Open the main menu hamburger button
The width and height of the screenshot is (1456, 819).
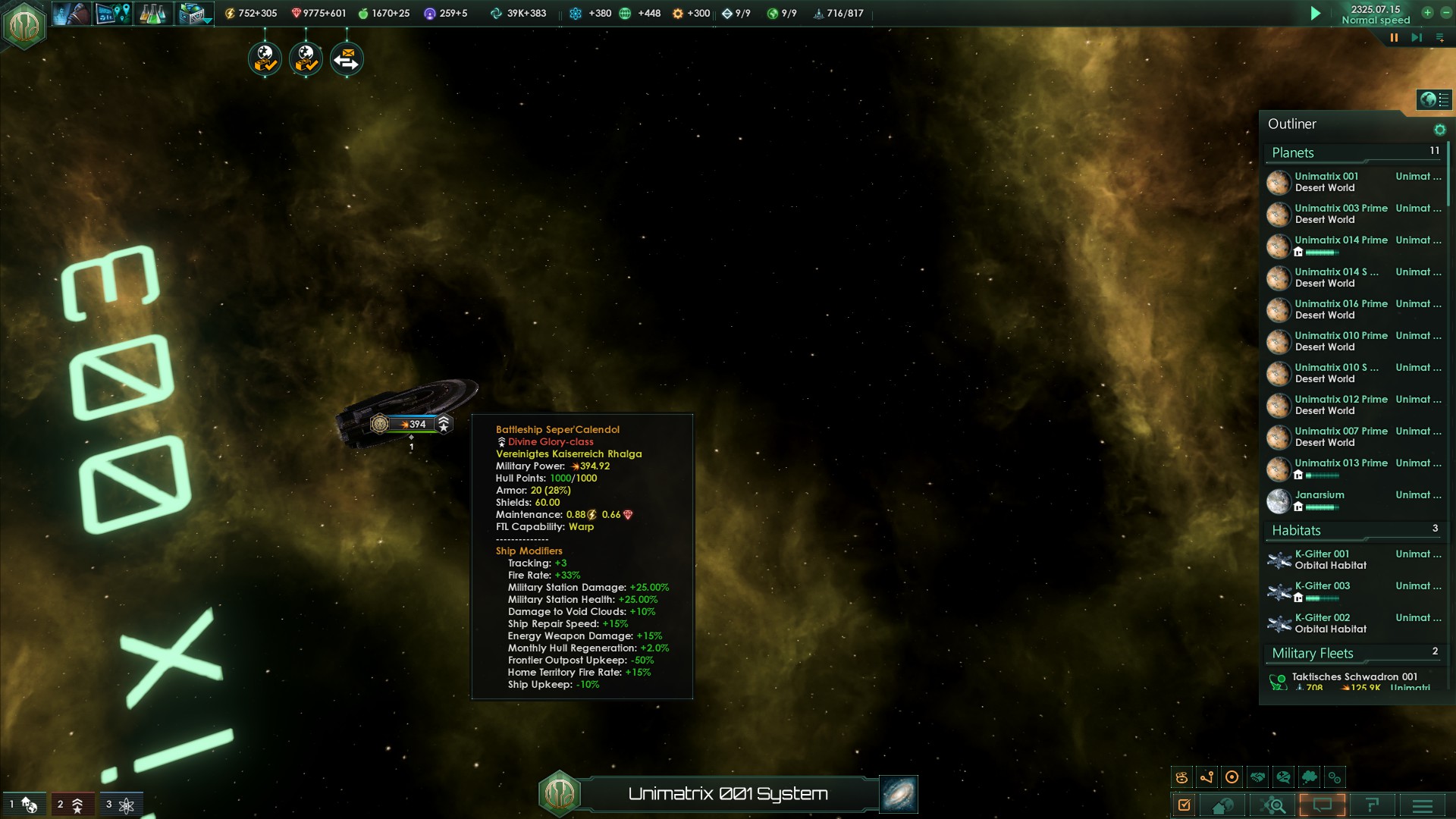pyautogui.click(x=1423, y=805)
